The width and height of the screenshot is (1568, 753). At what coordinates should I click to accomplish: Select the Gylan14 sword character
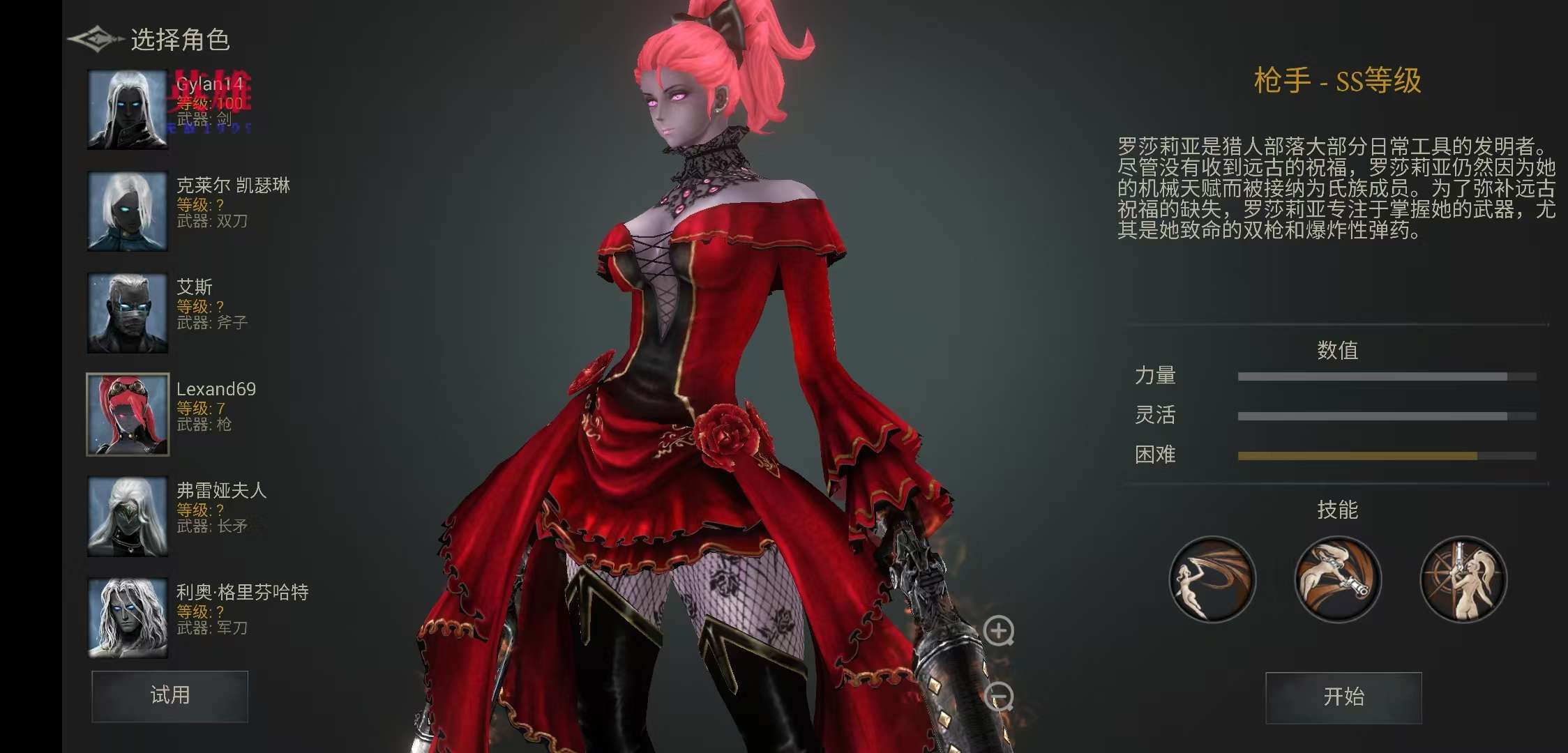coord(128,109)
